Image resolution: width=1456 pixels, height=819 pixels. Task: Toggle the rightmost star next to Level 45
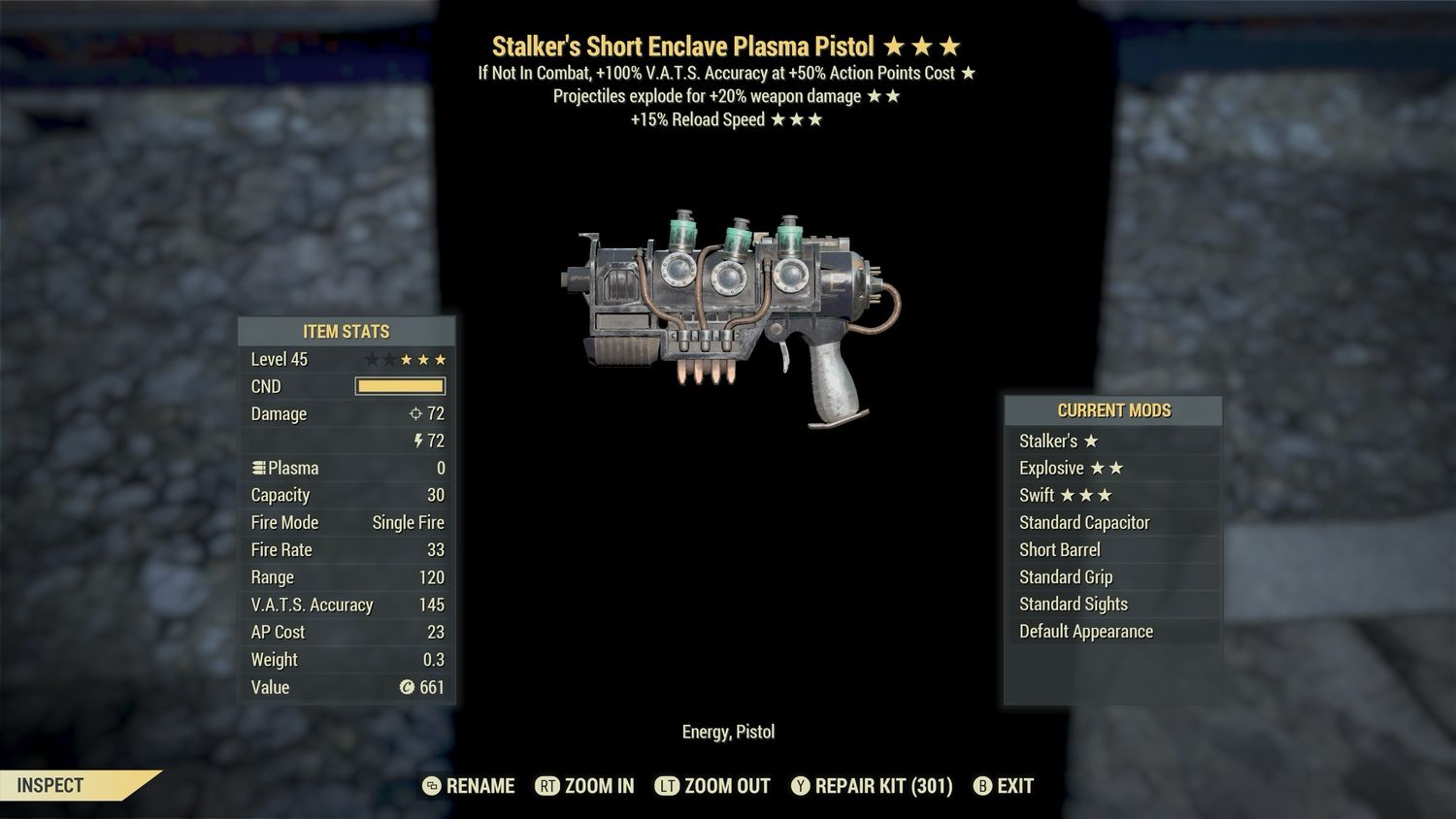click(x=442, y=359)
